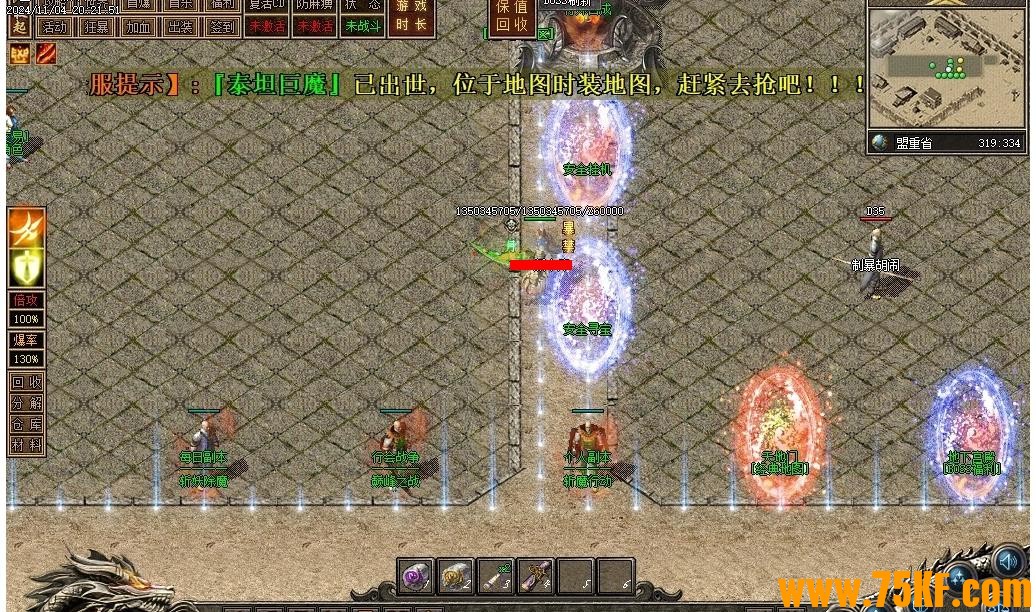This screenshot has width=1036, height=612.
Task: Use the purple swirl scroll in hotbar
Action: pyautogui.click(x=416, y=576)
